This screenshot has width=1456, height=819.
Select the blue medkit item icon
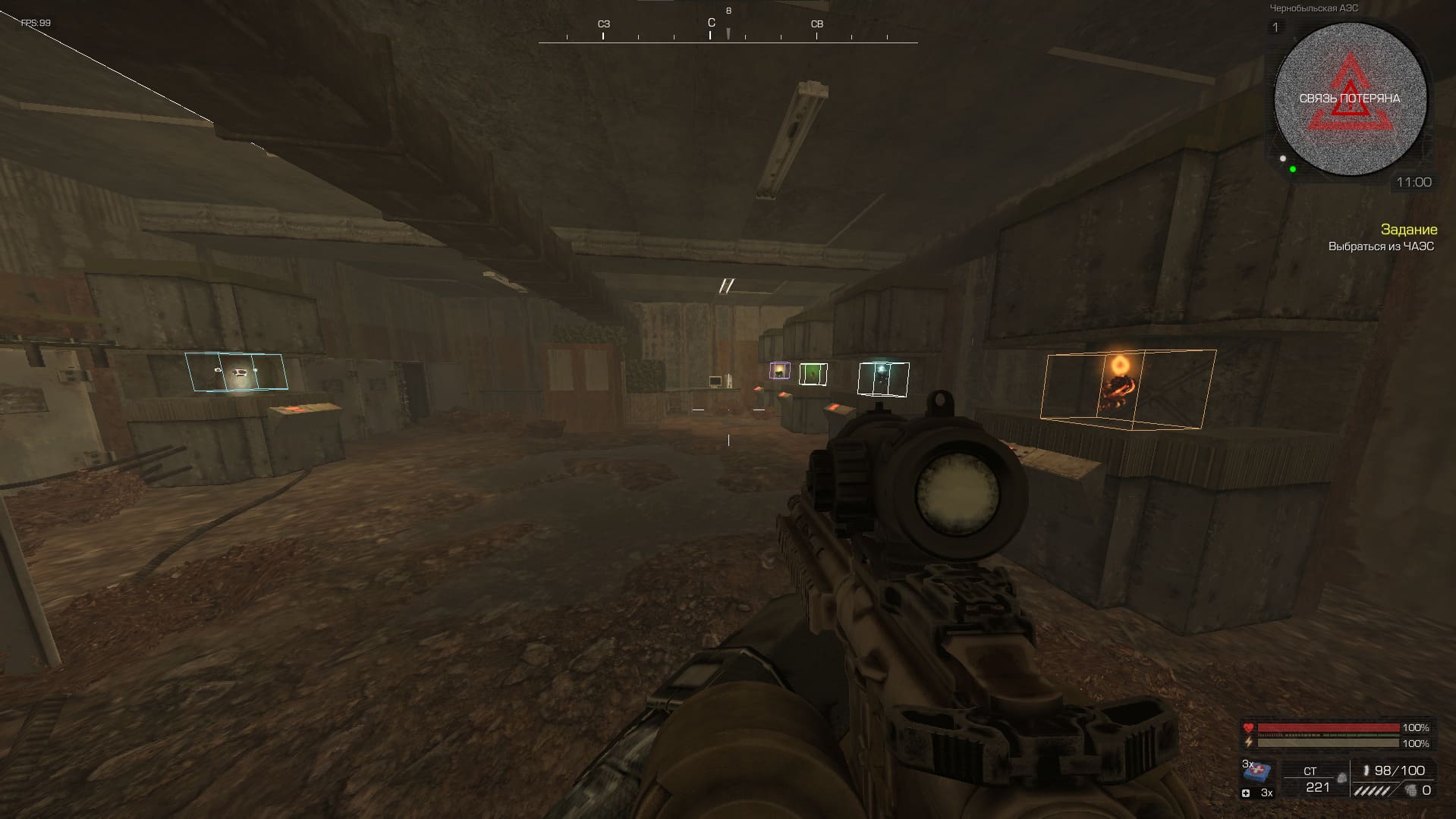(x=1259, y=771)
